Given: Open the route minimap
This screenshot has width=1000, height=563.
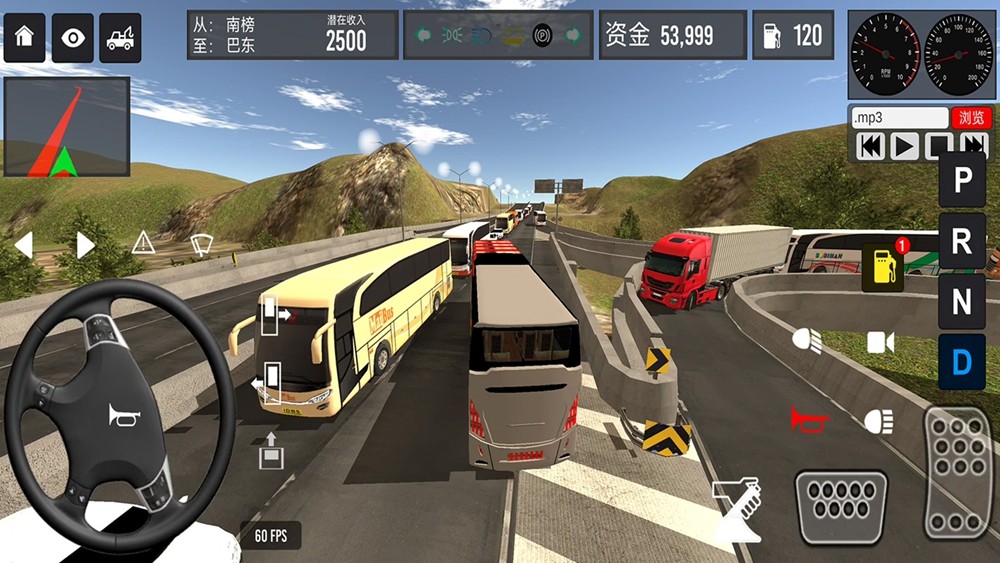Looking at the screenshot, I should point(66,127).
